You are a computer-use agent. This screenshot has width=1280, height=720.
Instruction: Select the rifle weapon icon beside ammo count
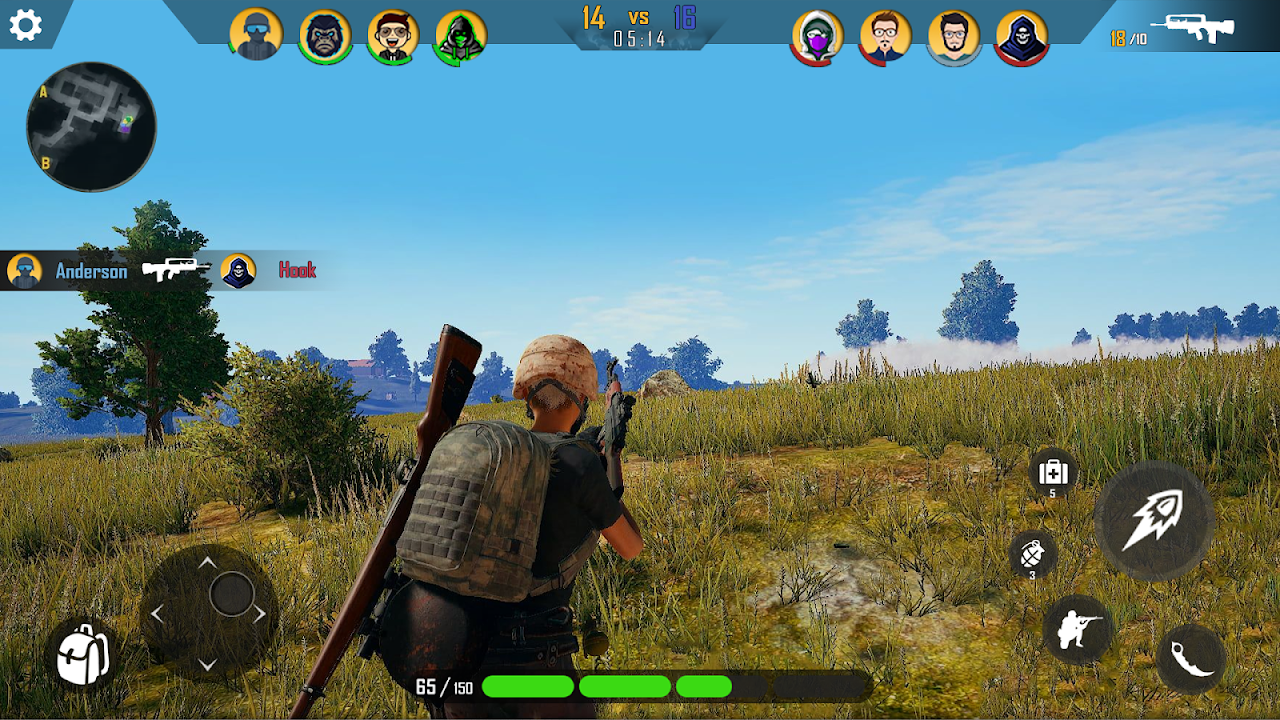point(1192,28)
